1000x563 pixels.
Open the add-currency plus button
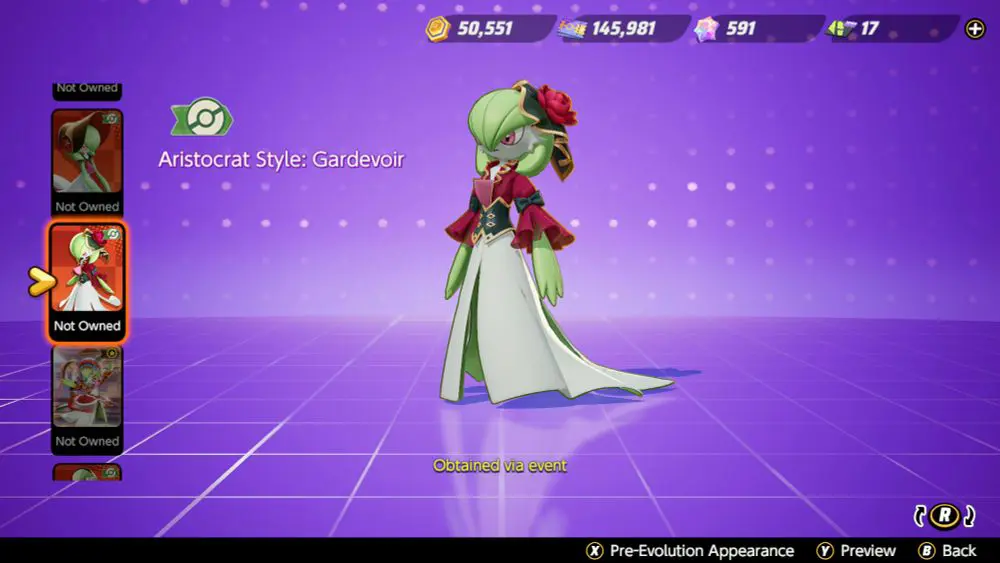coord(975,29)
